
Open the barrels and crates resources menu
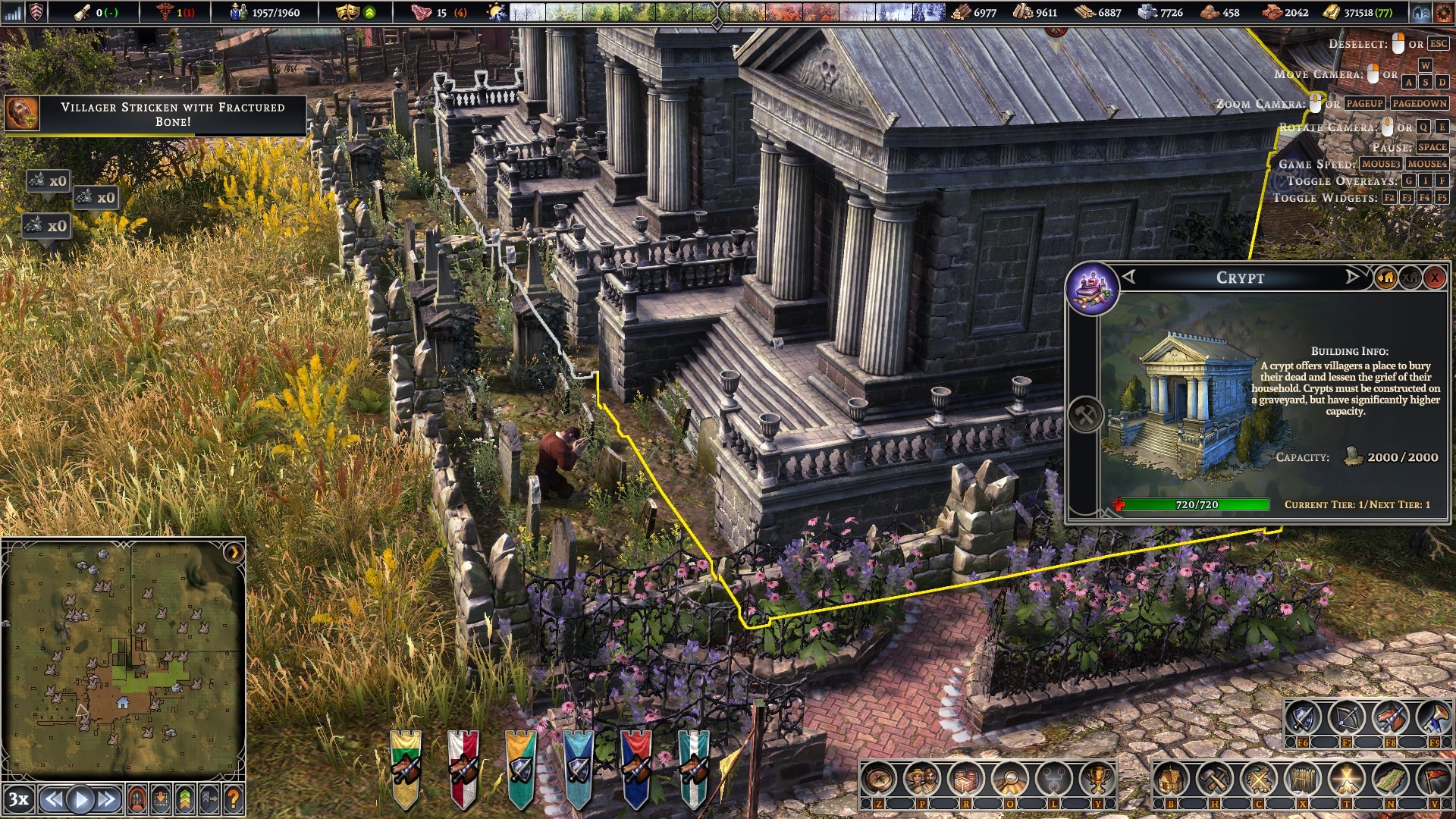(966, 780)
